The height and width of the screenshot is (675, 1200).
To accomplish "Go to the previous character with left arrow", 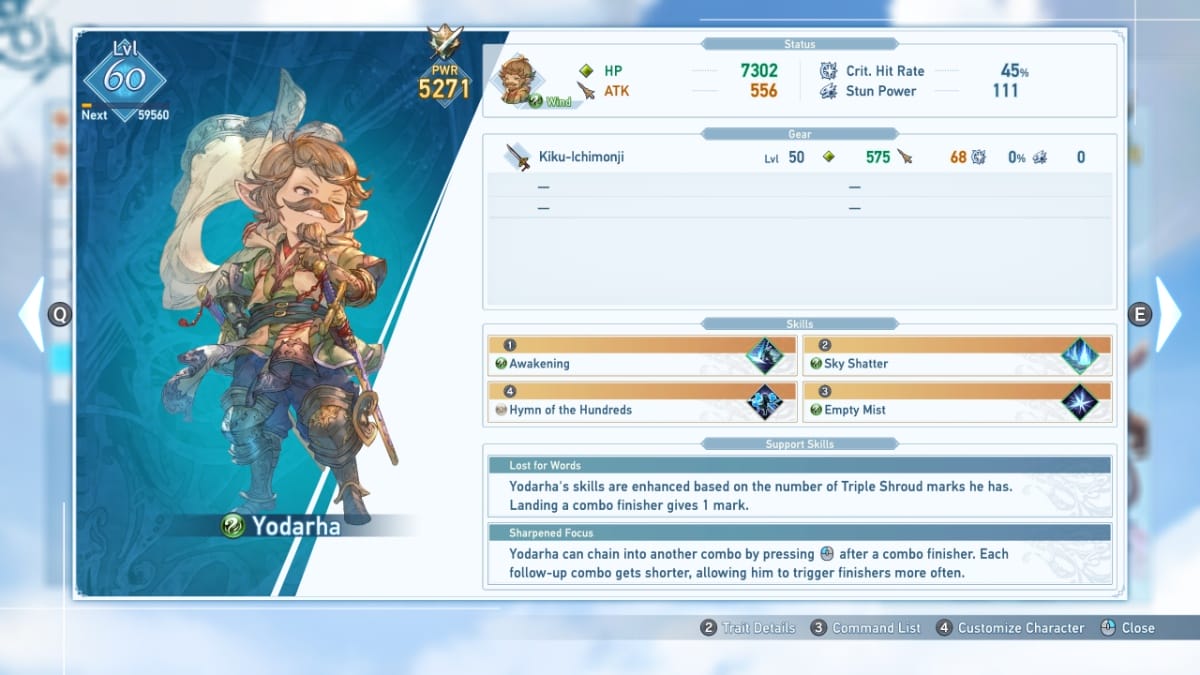I will tap(31, 314).
